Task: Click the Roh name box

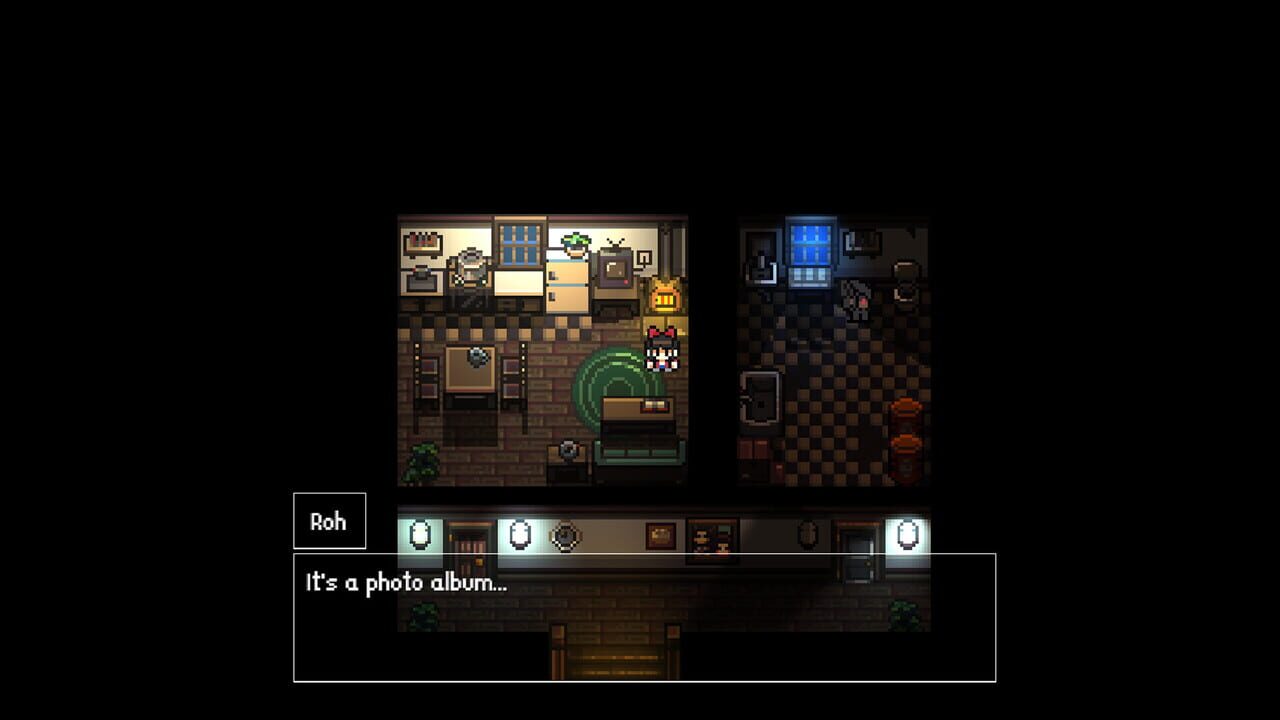Action: click(x=330, y=520)
